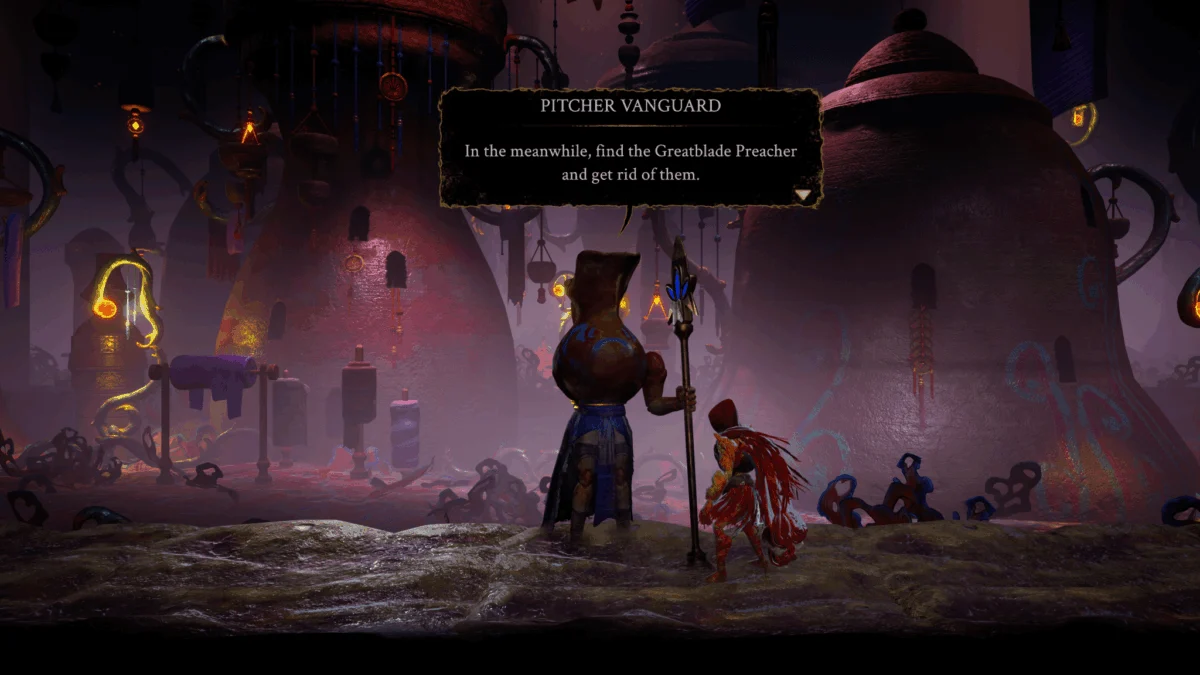
Task: Advance dialogue with the down arrow
Action: pyautogui.click(x=804, y=196)
